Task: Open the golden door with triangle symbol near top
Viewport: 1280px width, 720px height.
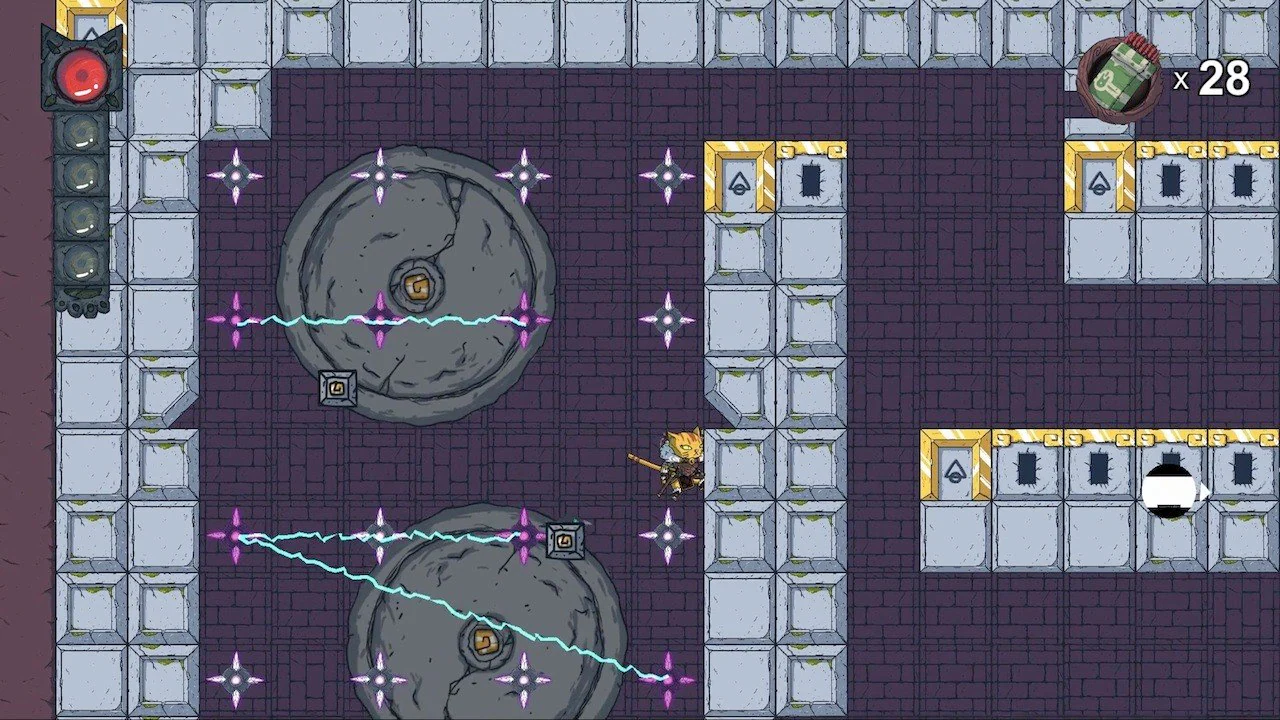Action: coord(740,180)
